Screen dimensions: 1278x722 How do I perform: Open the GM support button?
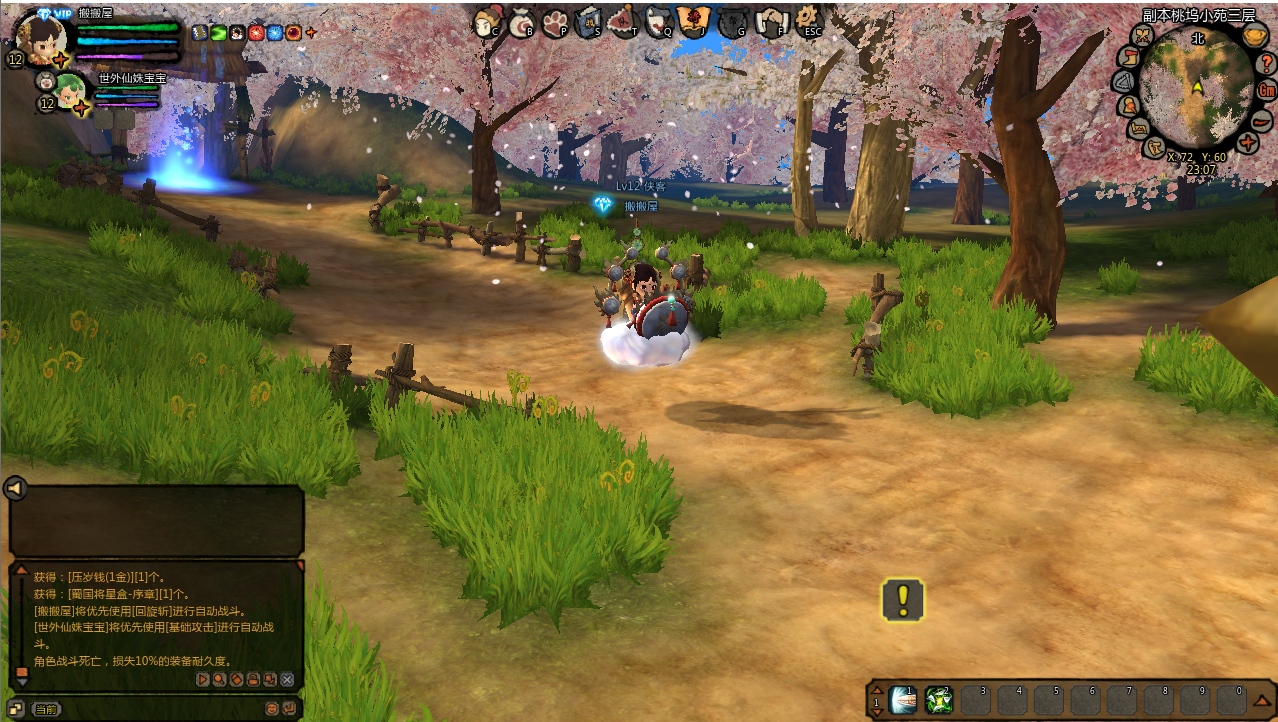click(1268, 90)
